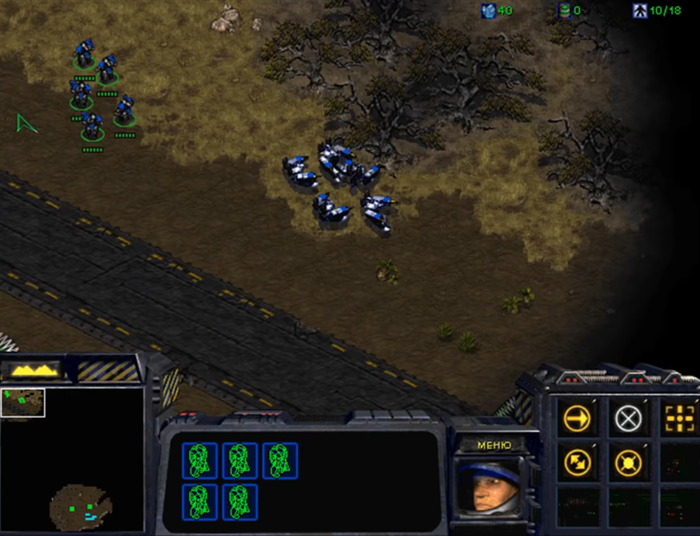Issue the Stop command

click(627, 418)
